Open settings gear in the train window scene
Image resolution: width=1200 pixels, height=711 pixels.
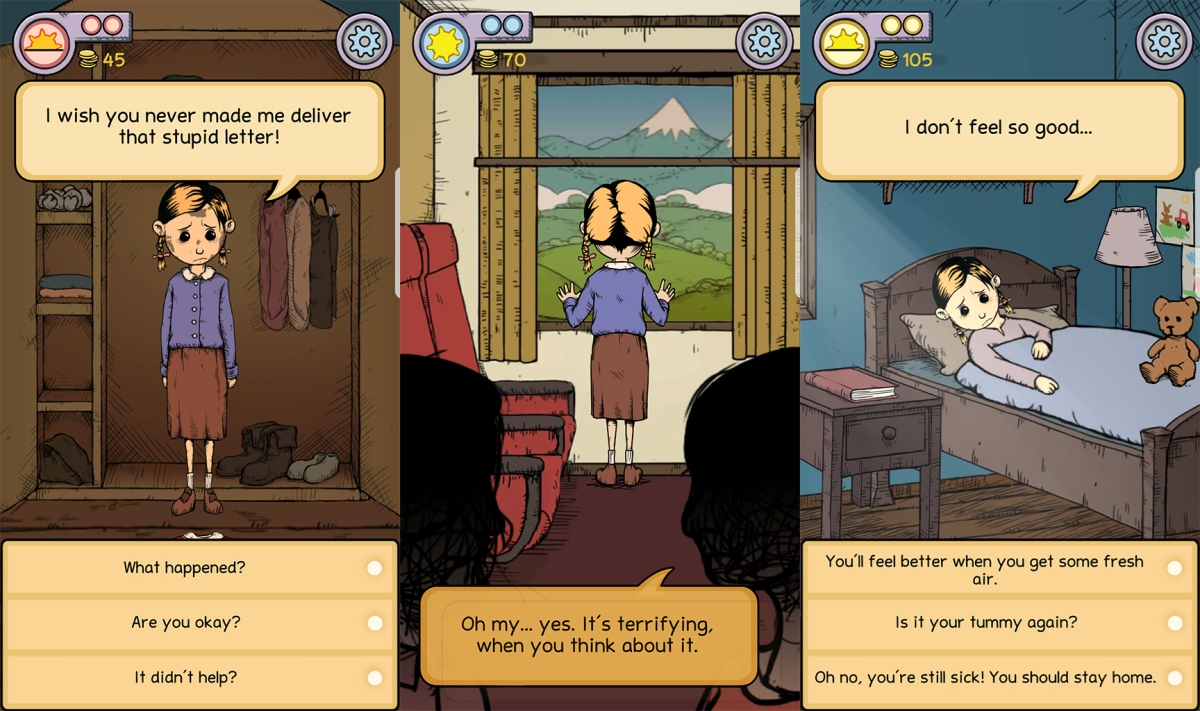pos(764,41)
